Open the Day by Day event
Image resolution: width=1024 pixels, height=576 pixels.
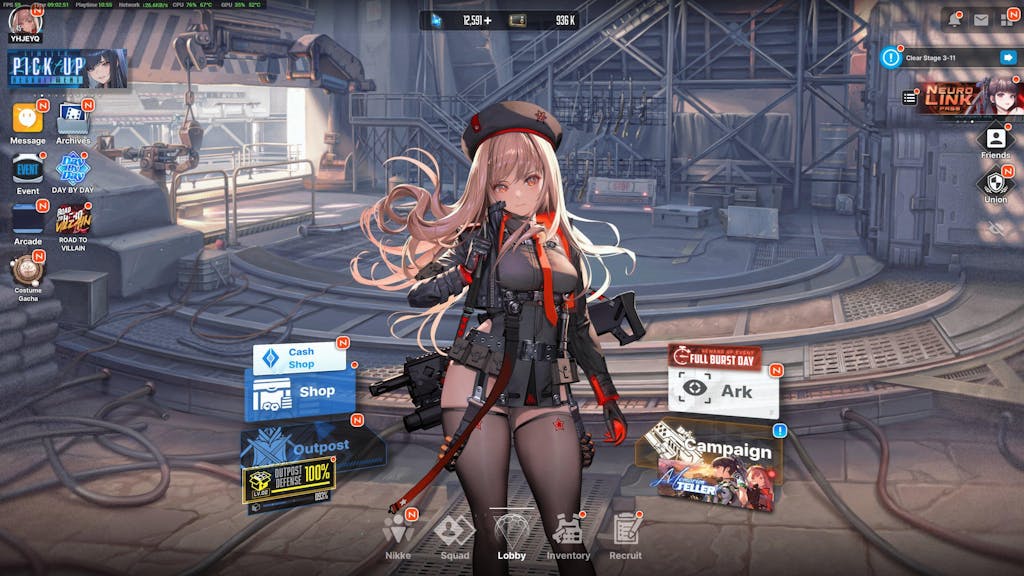point(73,170)
